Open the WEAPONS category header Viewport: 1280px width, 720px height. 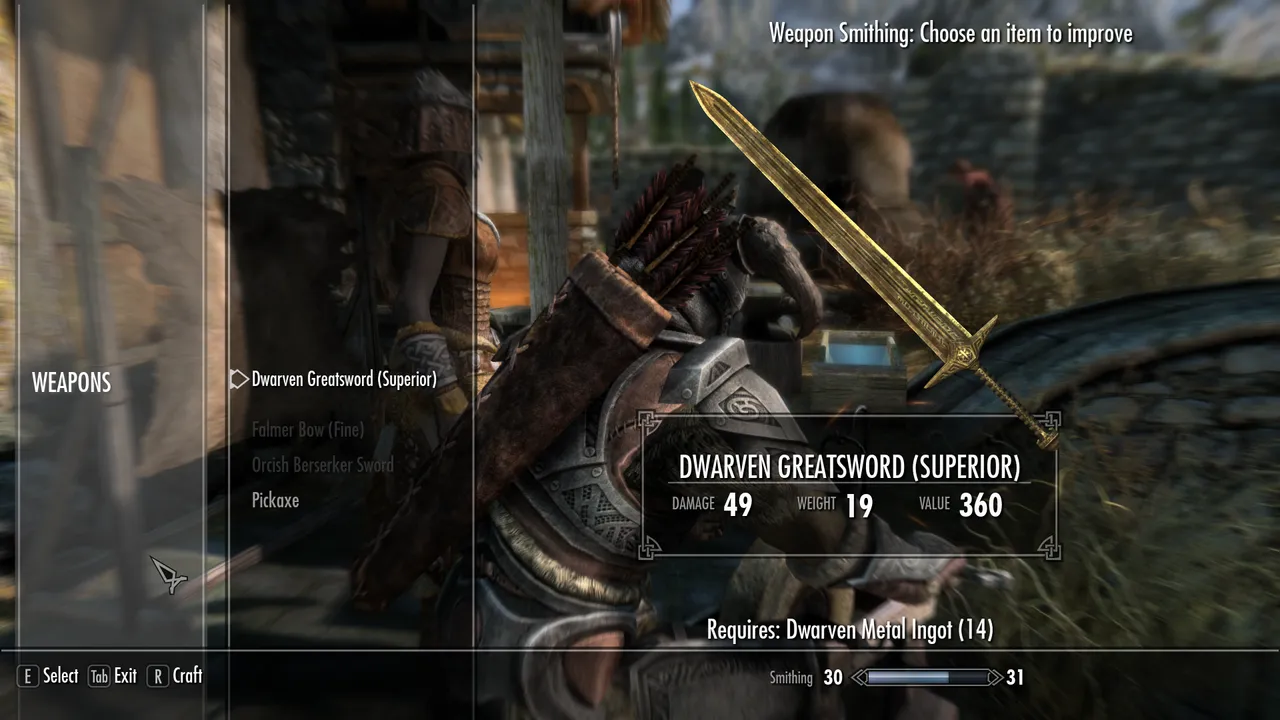pyautogui.click(x=71, y=382)
